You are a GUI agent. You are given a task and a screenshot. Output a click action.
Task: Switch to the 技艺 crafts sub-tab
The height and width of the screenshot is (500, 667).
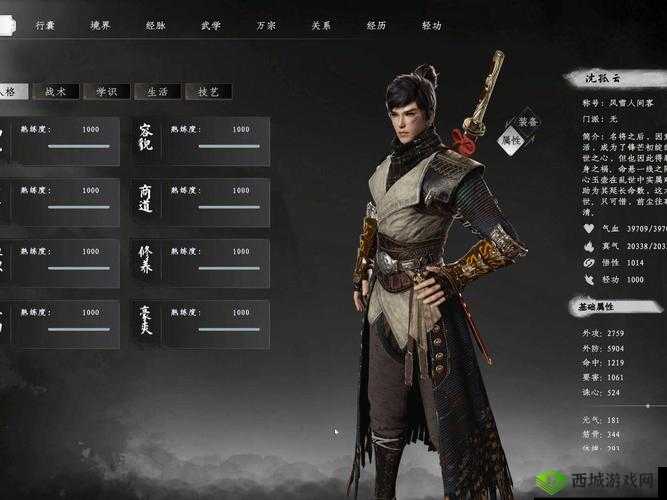pyautogui.click(x=208, y=91)
